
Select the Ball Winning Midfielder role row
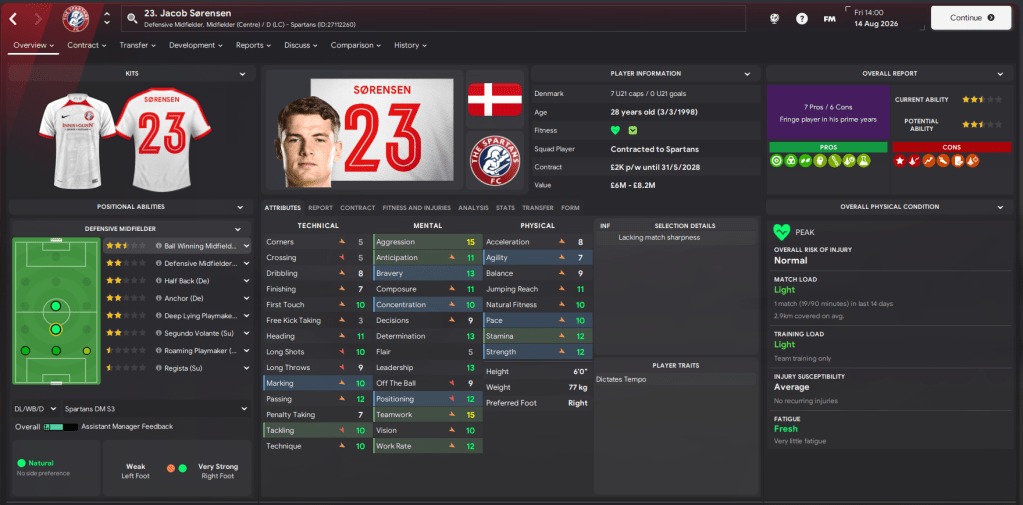point(200,245)
